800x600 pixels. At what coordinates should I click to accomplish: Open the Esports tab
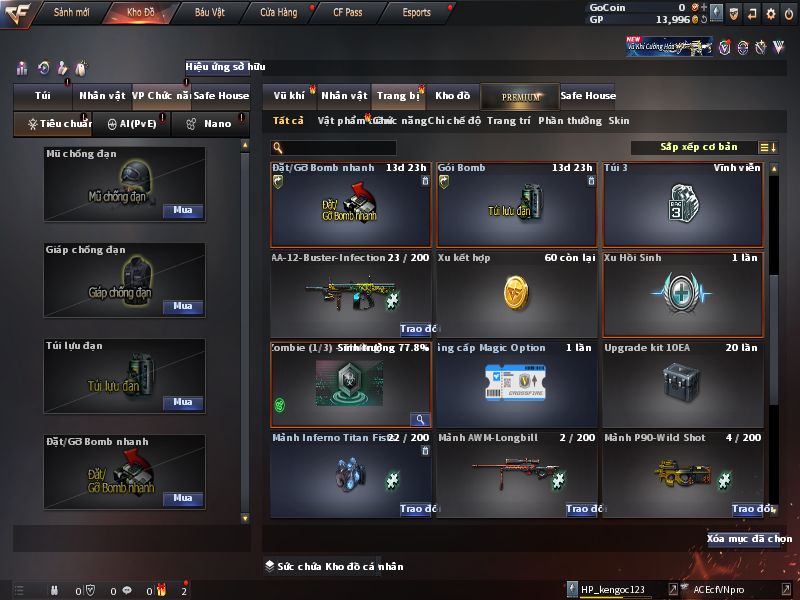pyautogui.click(x=416, y=13)
